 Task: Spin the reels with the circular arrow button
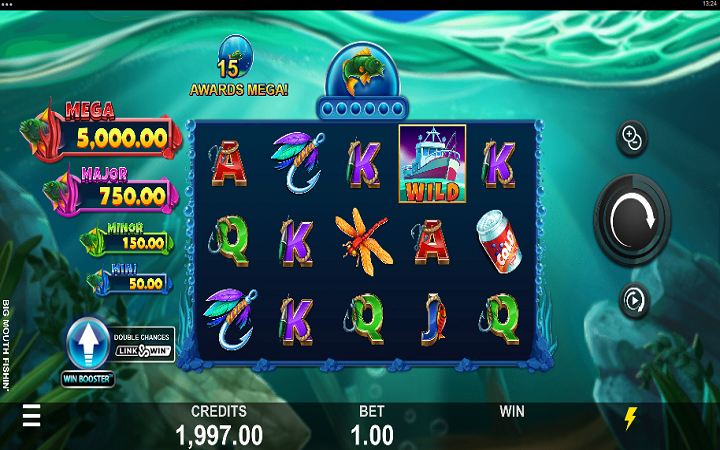click(632, 216)
